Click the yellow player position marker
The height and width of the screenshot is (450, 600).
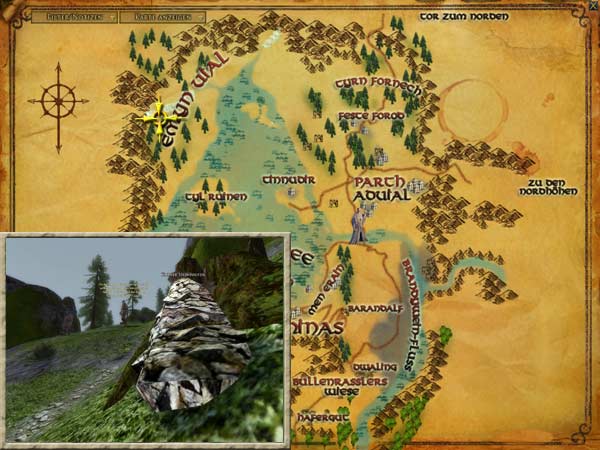pyautogui.click(x=158, y=118)
